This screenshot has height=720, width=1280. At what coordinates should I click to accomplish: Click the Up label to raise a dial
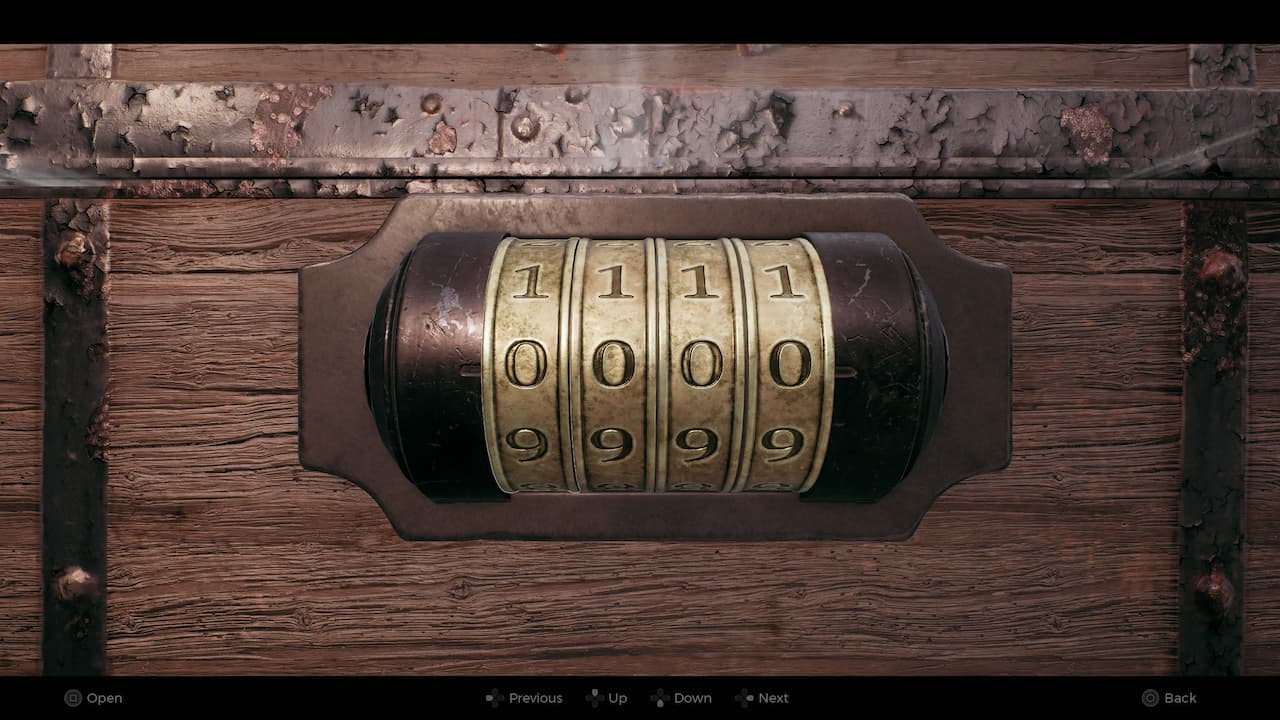pos(620,697)
